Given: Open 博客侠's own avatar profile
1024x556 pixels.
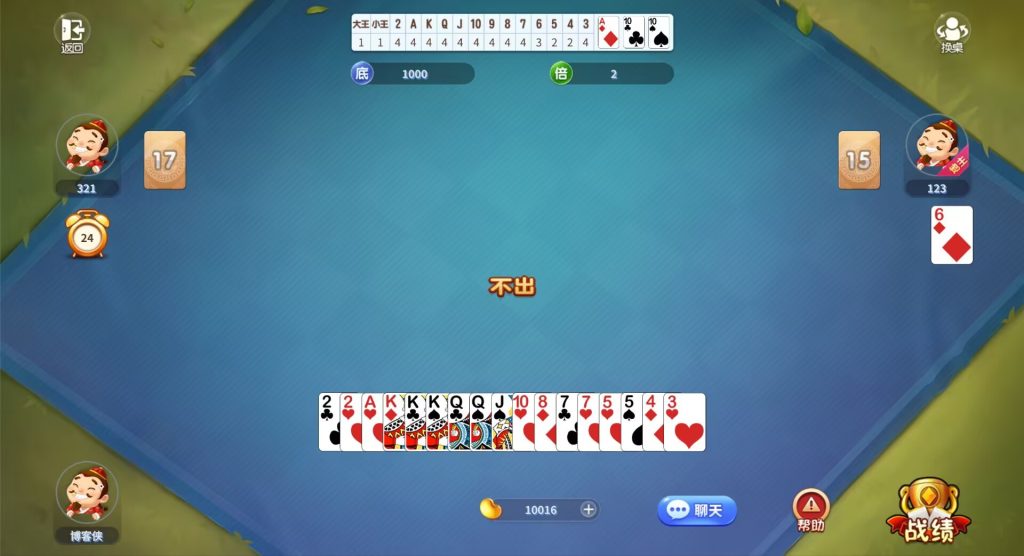Looking at the screenshot, I should tap(87, 492).
